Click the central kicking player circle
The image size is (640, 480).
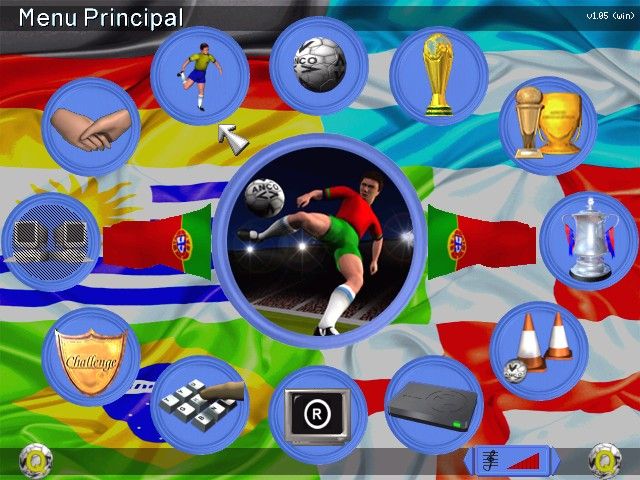319,241
